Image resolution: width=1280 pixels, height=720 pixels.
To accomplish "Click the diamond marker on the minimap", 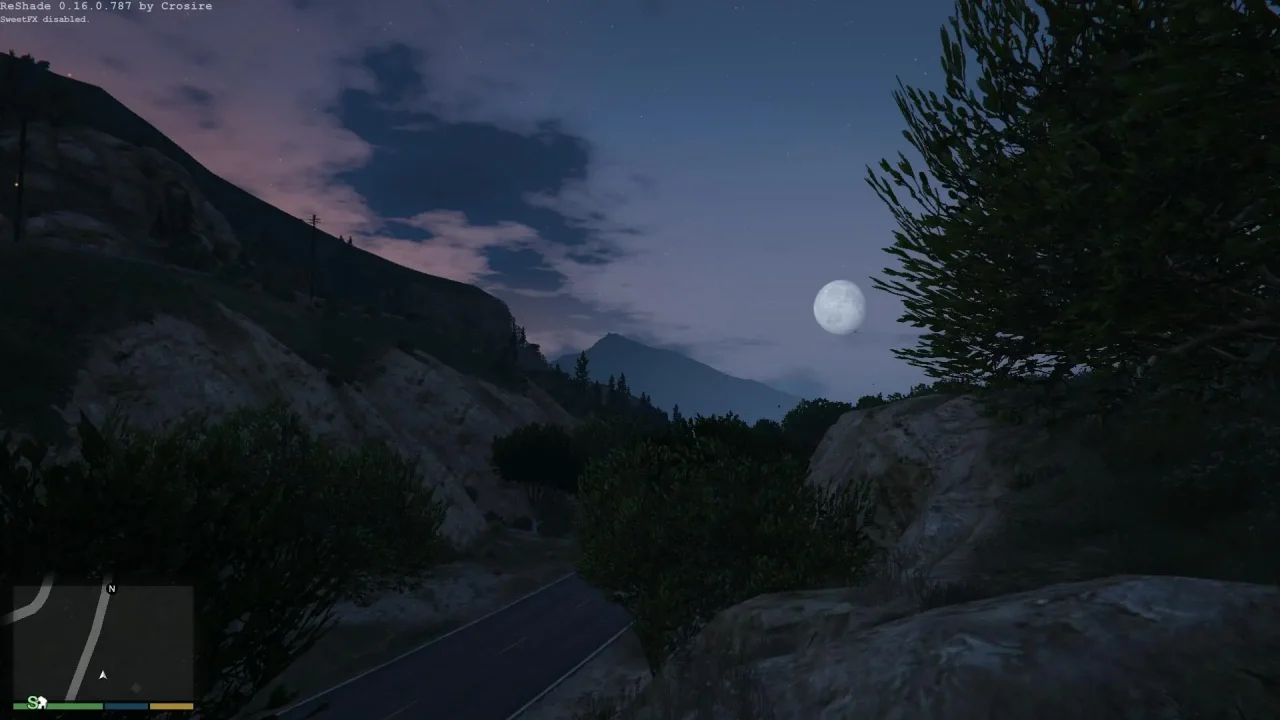I will (x=135, y=685).
